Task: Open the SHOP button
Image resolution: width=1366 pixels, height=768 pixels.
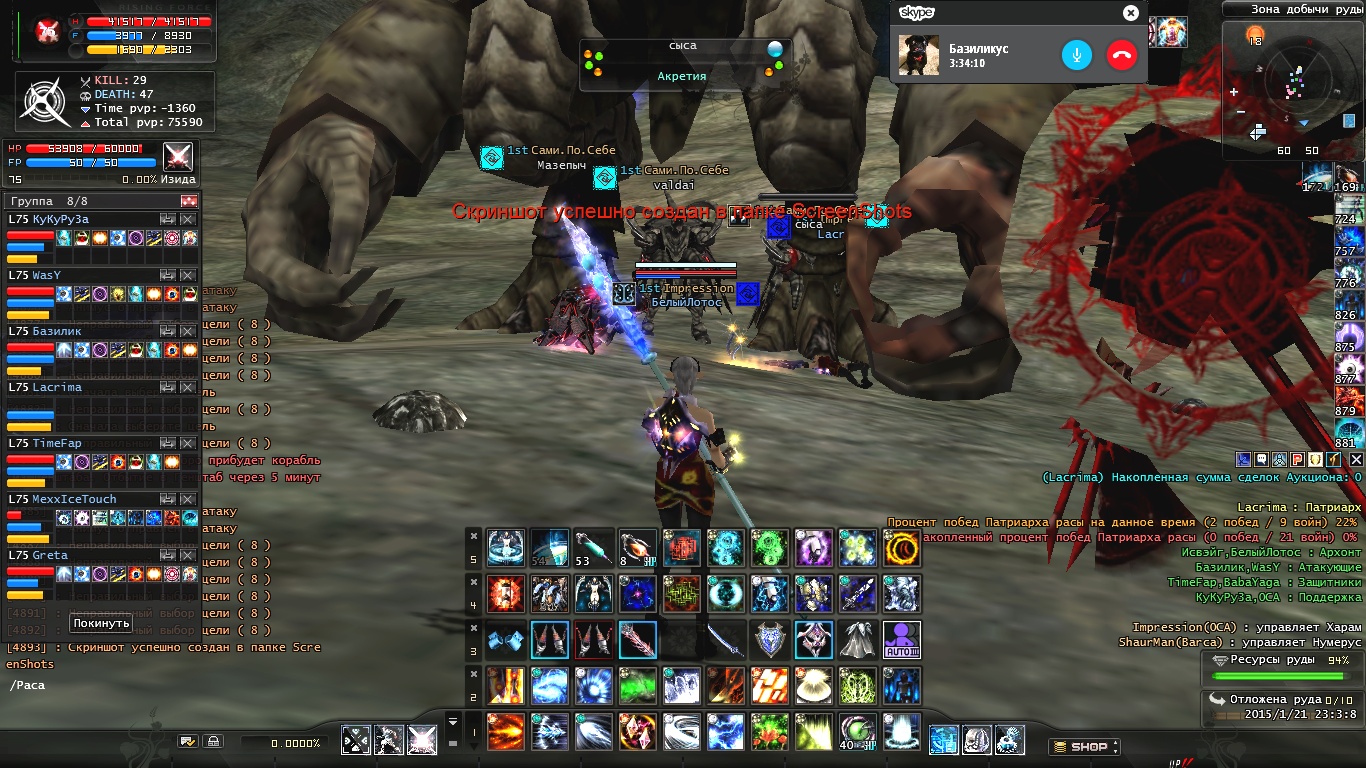Action: [1083, 746]
